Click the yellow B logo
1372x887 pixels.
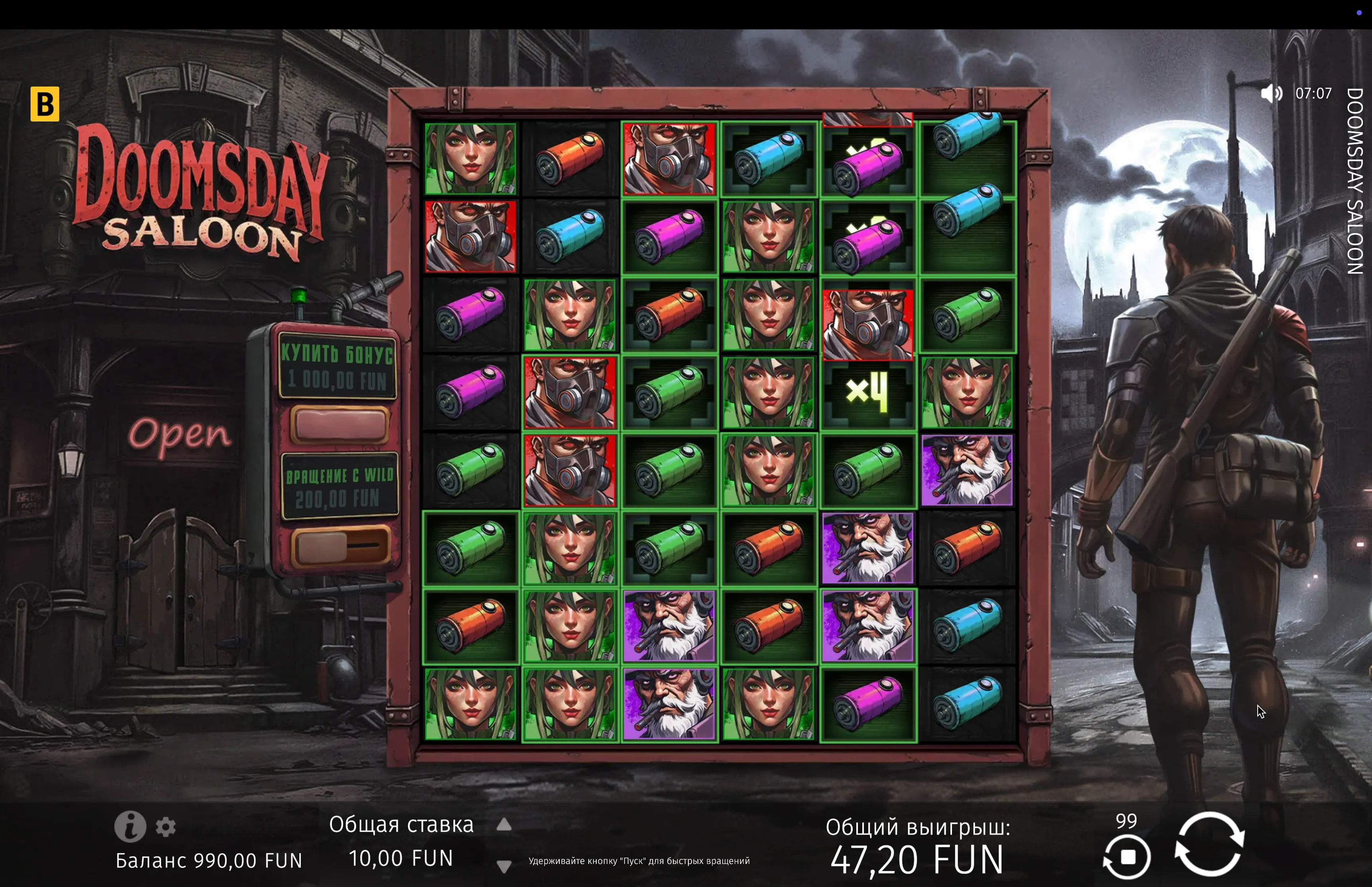[45, 104]
